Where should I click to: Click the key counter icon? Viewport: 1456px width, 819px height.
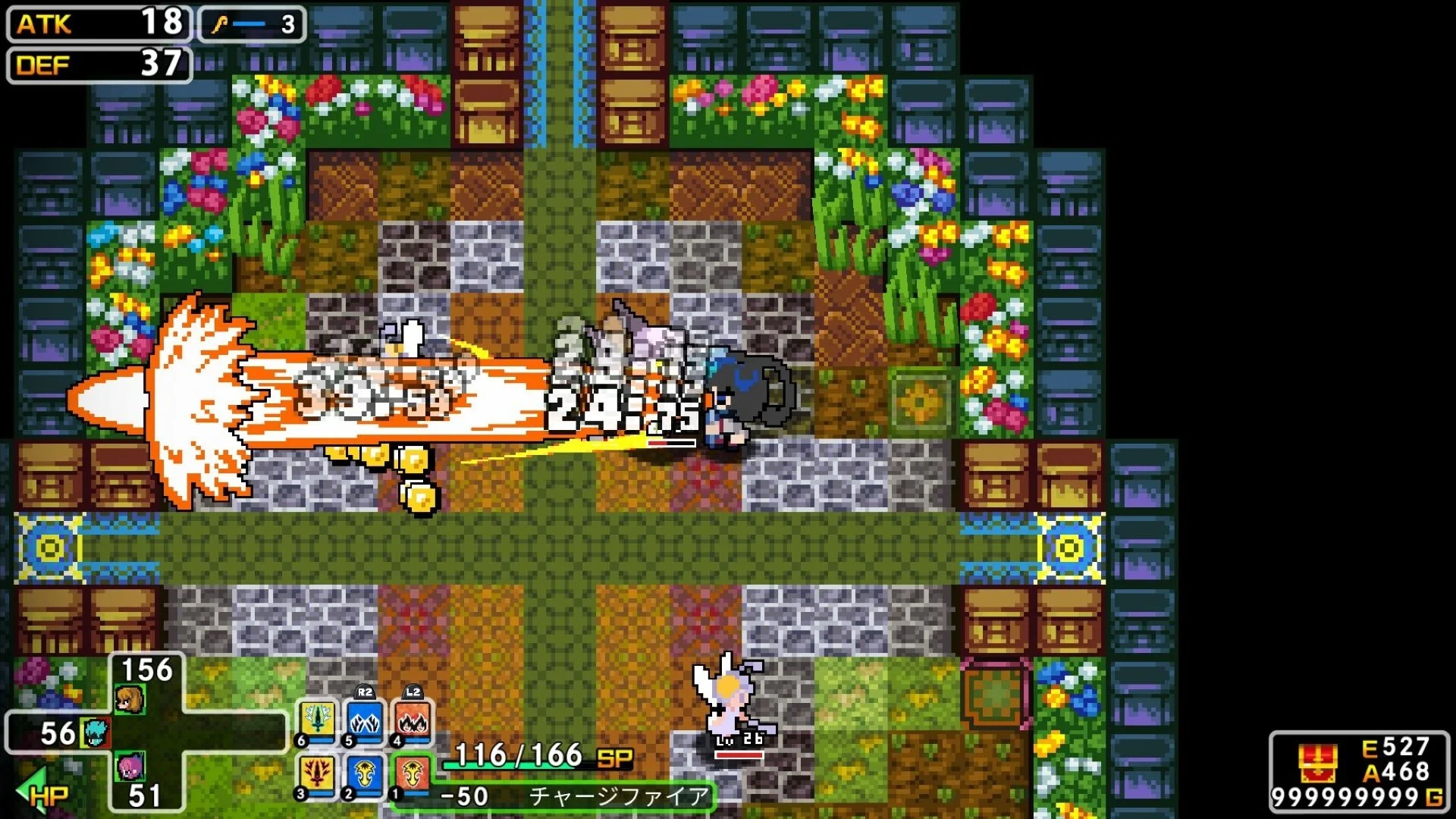(220, 25)
